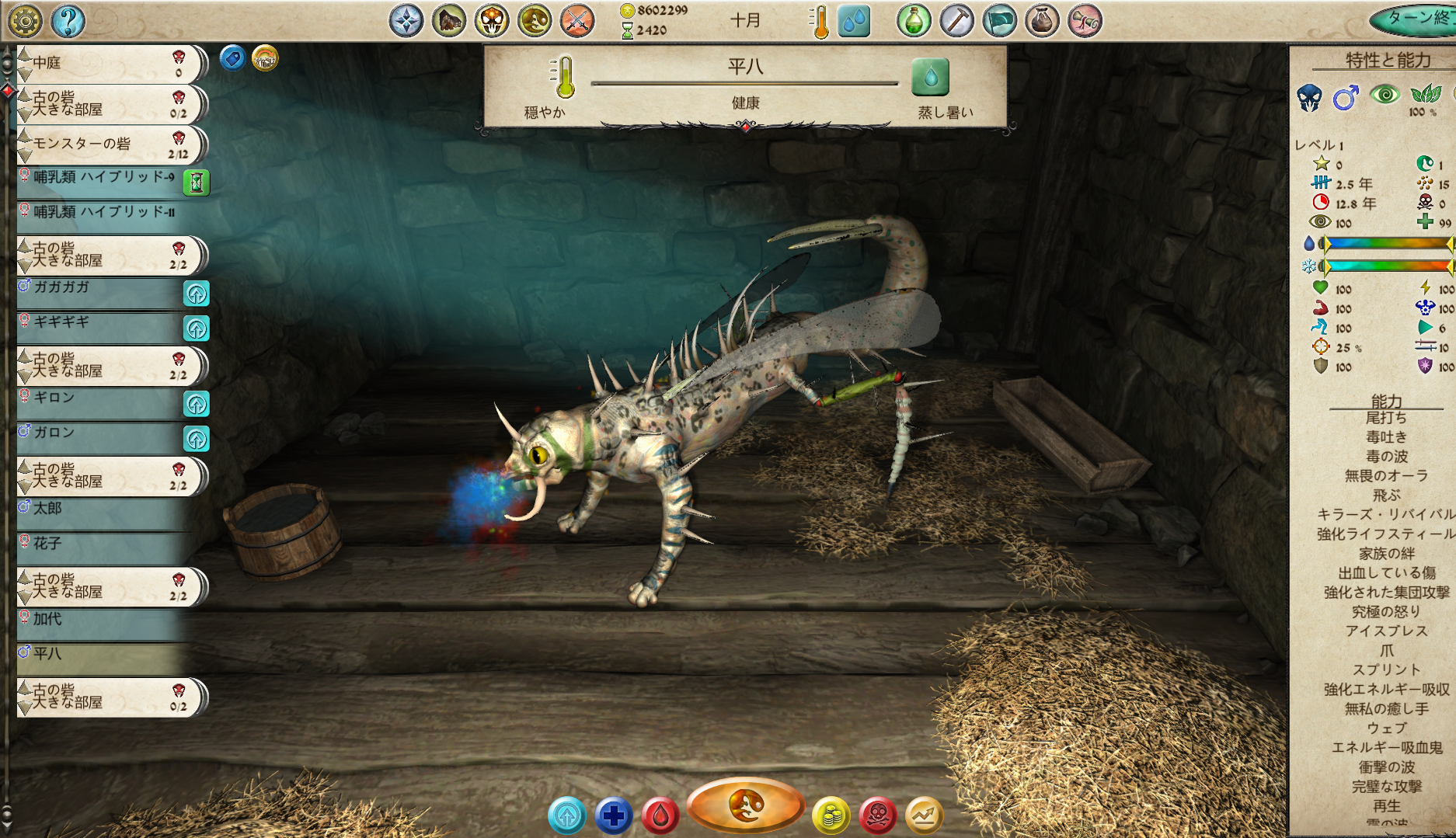Open the question mark help
Screen dimensions: 1456x838
point(68,21)
